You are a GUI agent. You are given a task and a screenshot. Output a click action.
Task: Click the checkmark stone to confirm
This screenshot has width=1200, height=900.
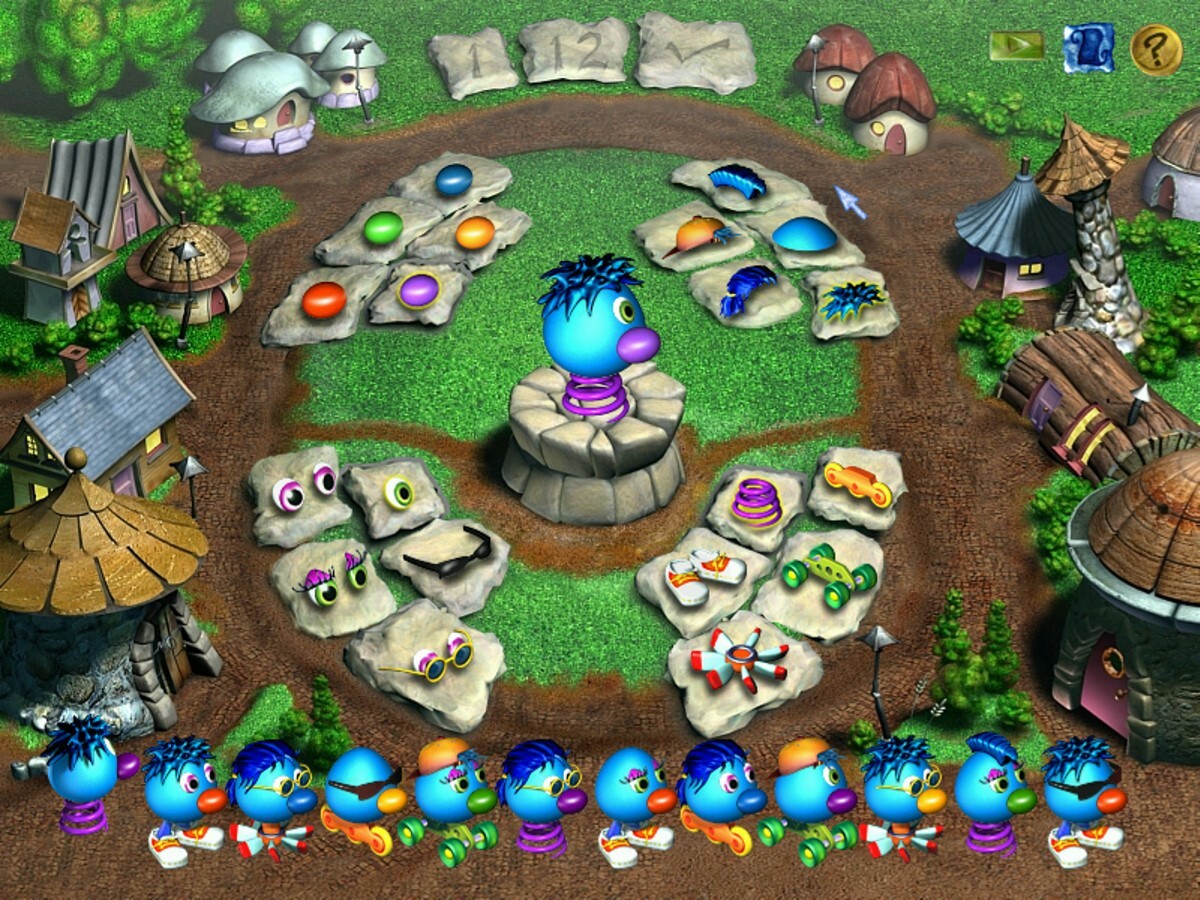[696, 52]
